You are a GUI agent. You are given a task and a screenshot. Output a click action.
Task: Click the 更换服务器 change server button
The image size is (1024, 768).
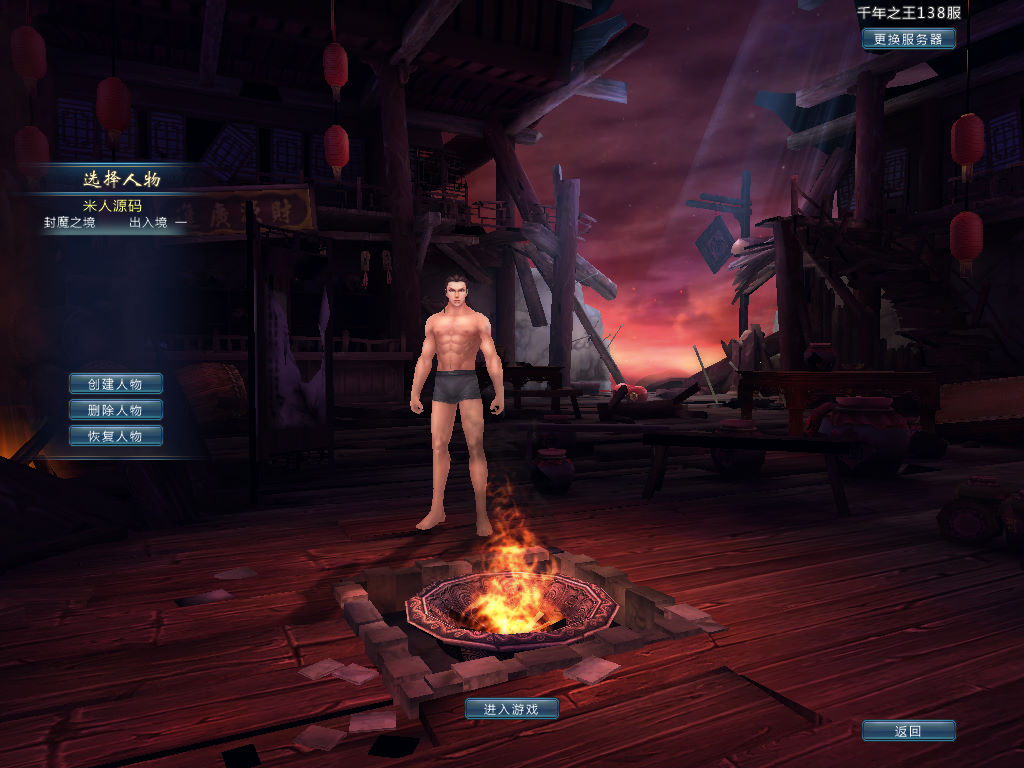point(908,39)
